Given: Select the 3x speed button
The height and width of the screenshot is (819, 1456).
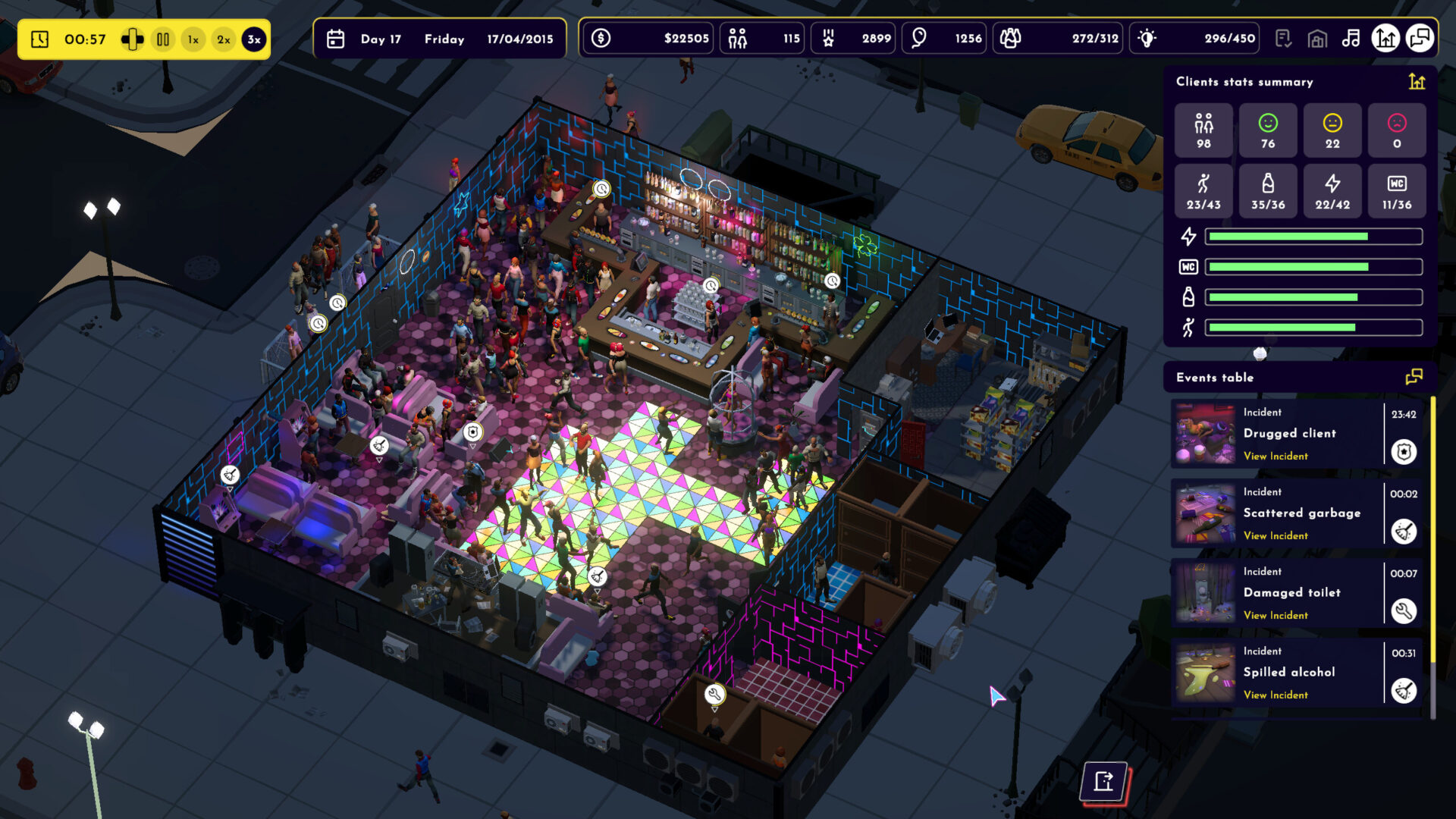Looking at the screenshot, I should (x=254, y=39).
